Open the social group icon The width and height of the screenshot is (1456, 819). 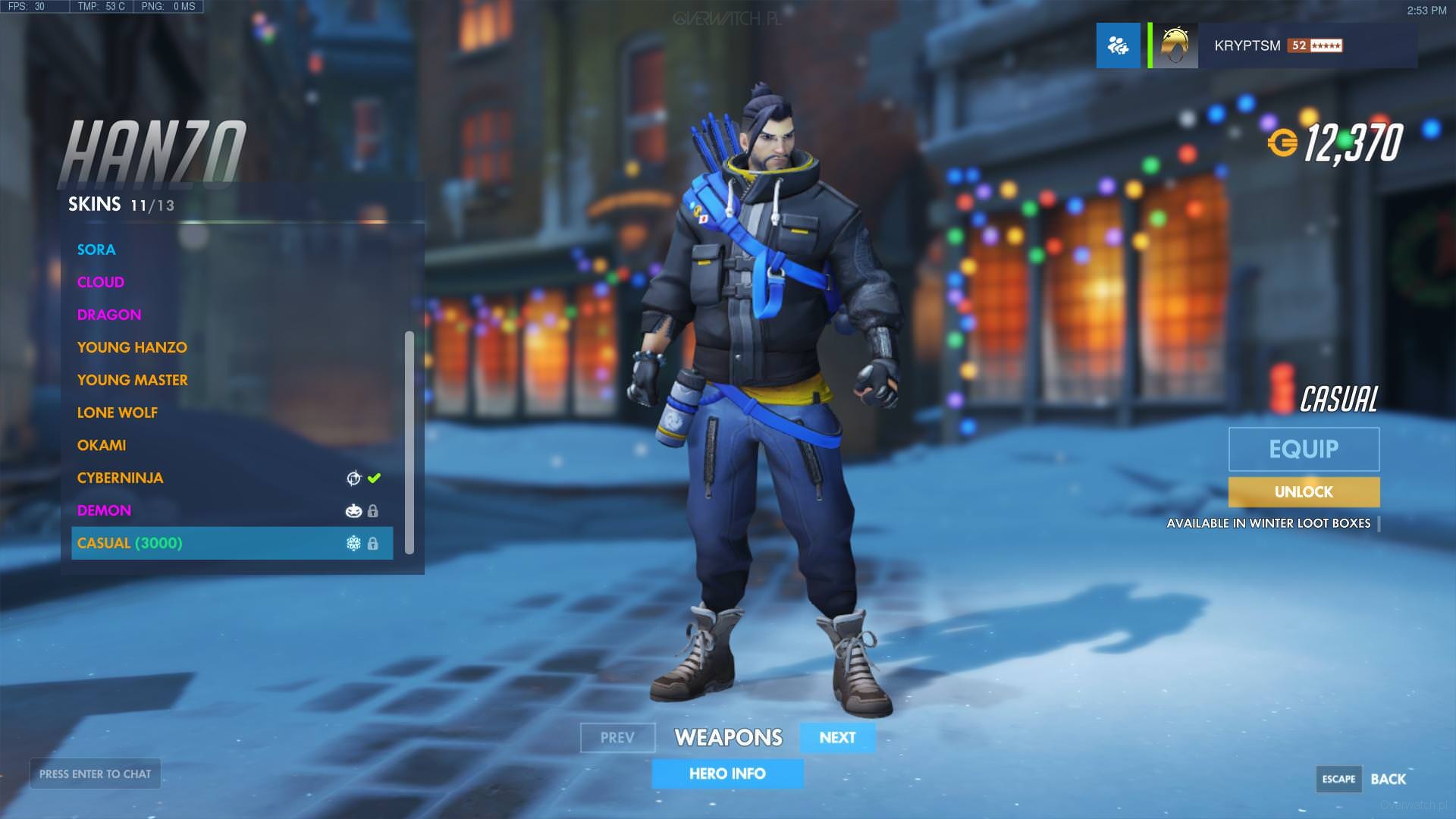point(1118,45)
